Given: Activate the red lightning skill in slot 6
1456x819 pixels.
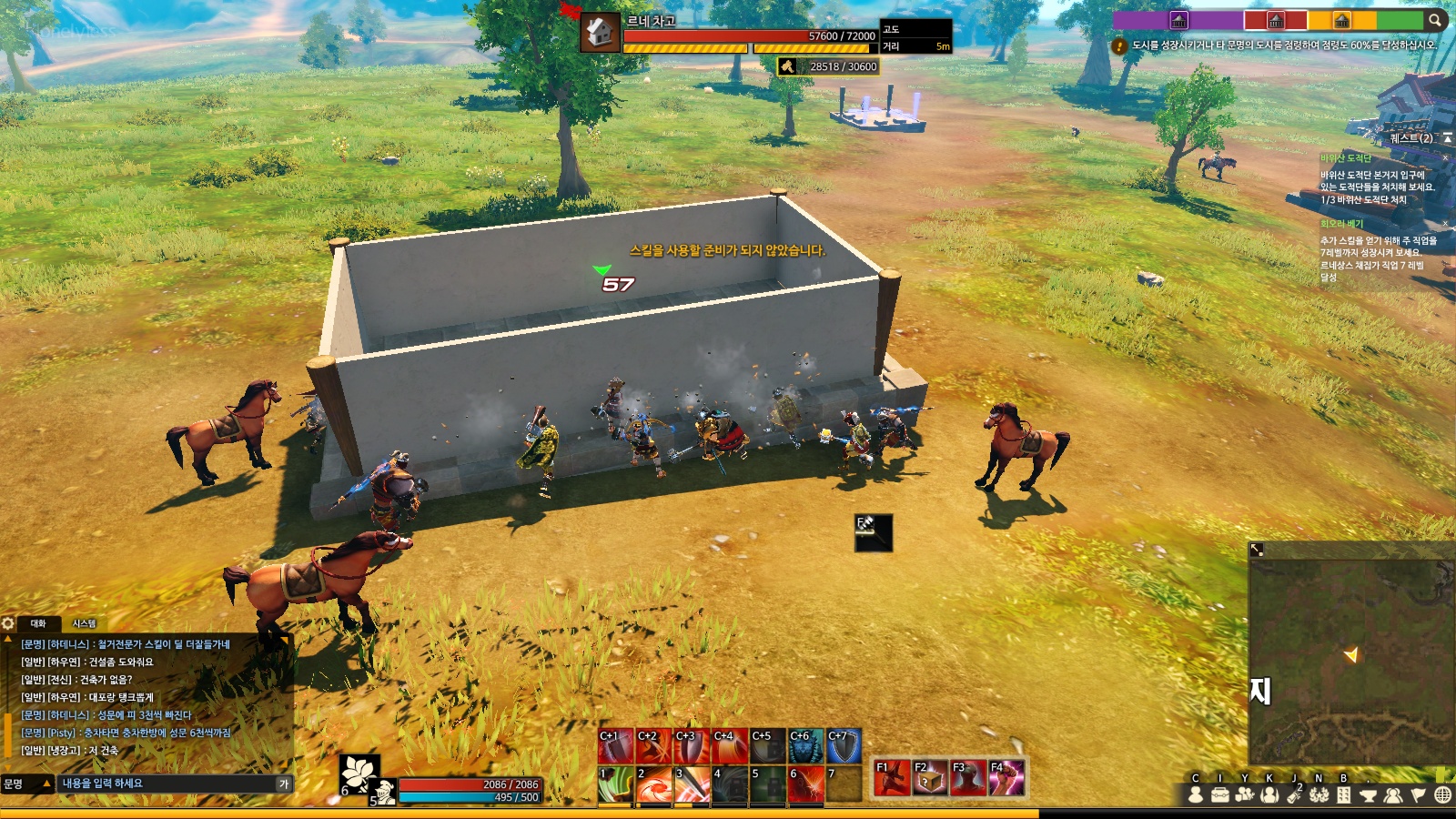Looking at the screenshot, I should point(805,784).
